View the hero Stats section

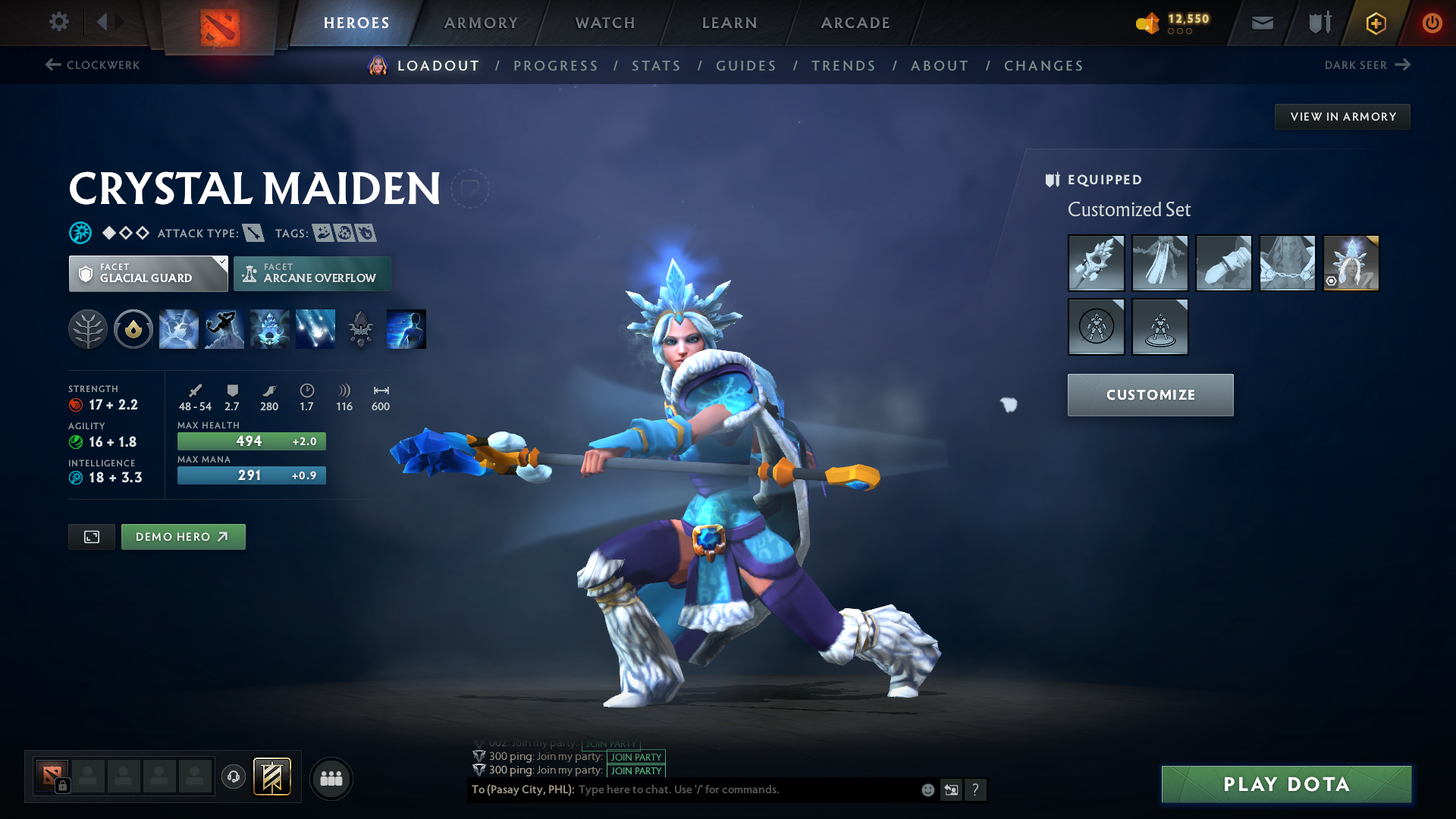(657, 66)
